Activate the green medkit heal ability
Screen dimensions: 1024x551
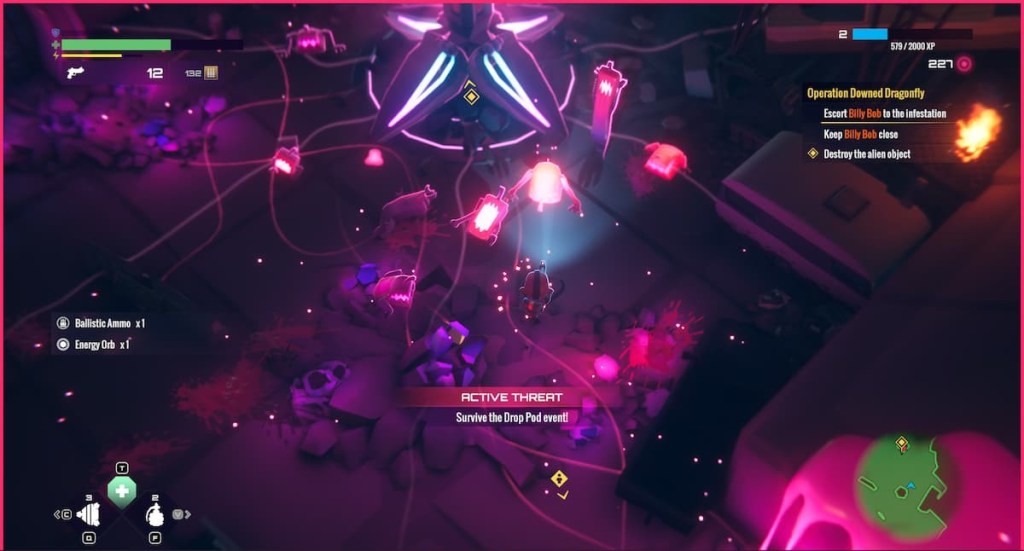(x=121, y=491)
